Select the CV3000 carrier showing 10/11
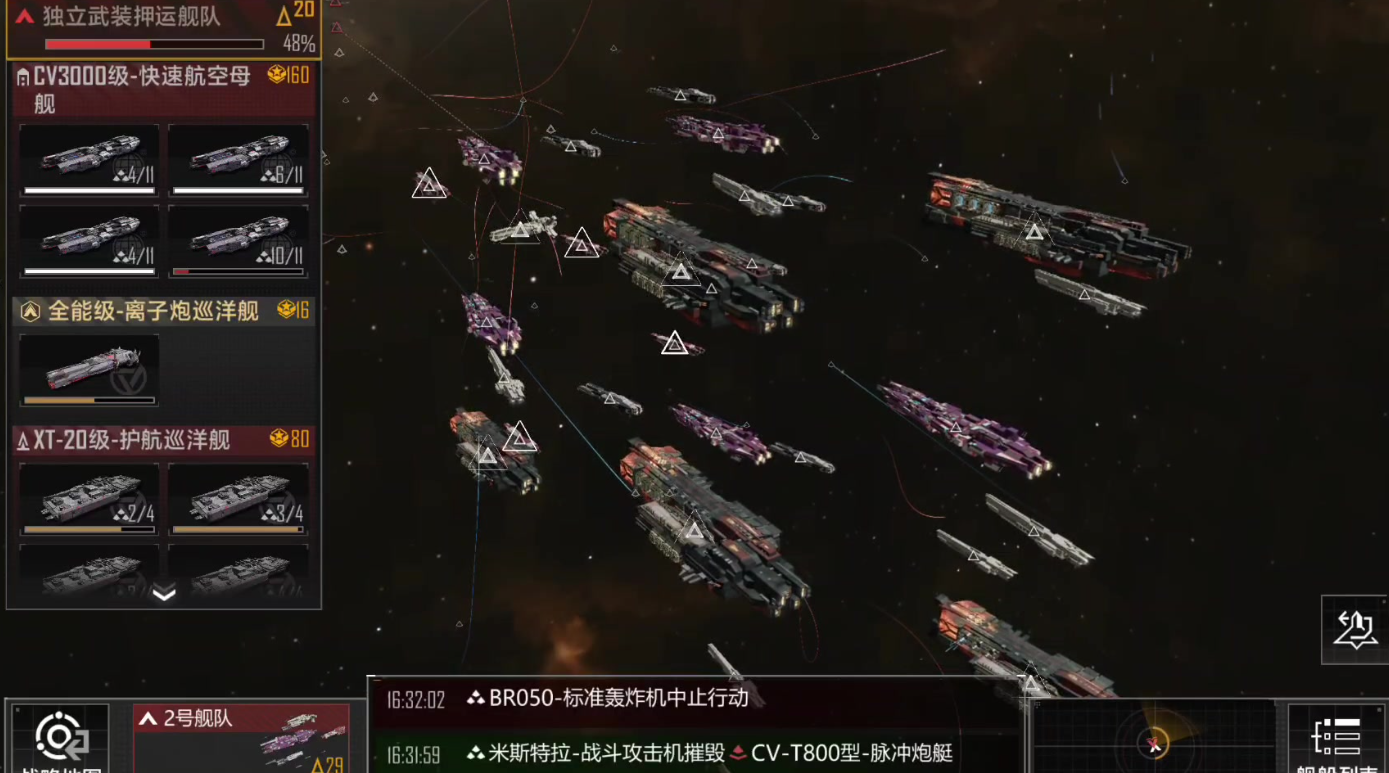1389x773 pixels. coord(238,241)
